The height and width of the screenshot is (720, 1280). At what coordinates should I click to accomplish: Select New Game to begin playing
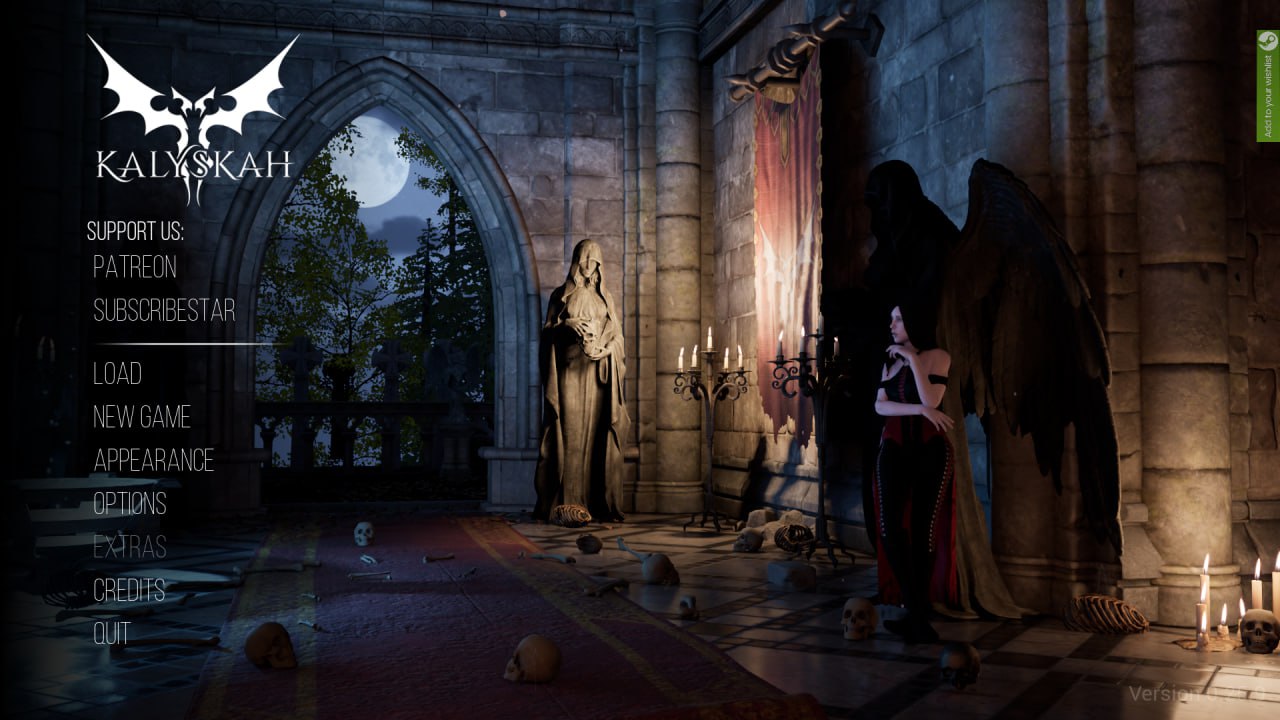tap(141, 417)
